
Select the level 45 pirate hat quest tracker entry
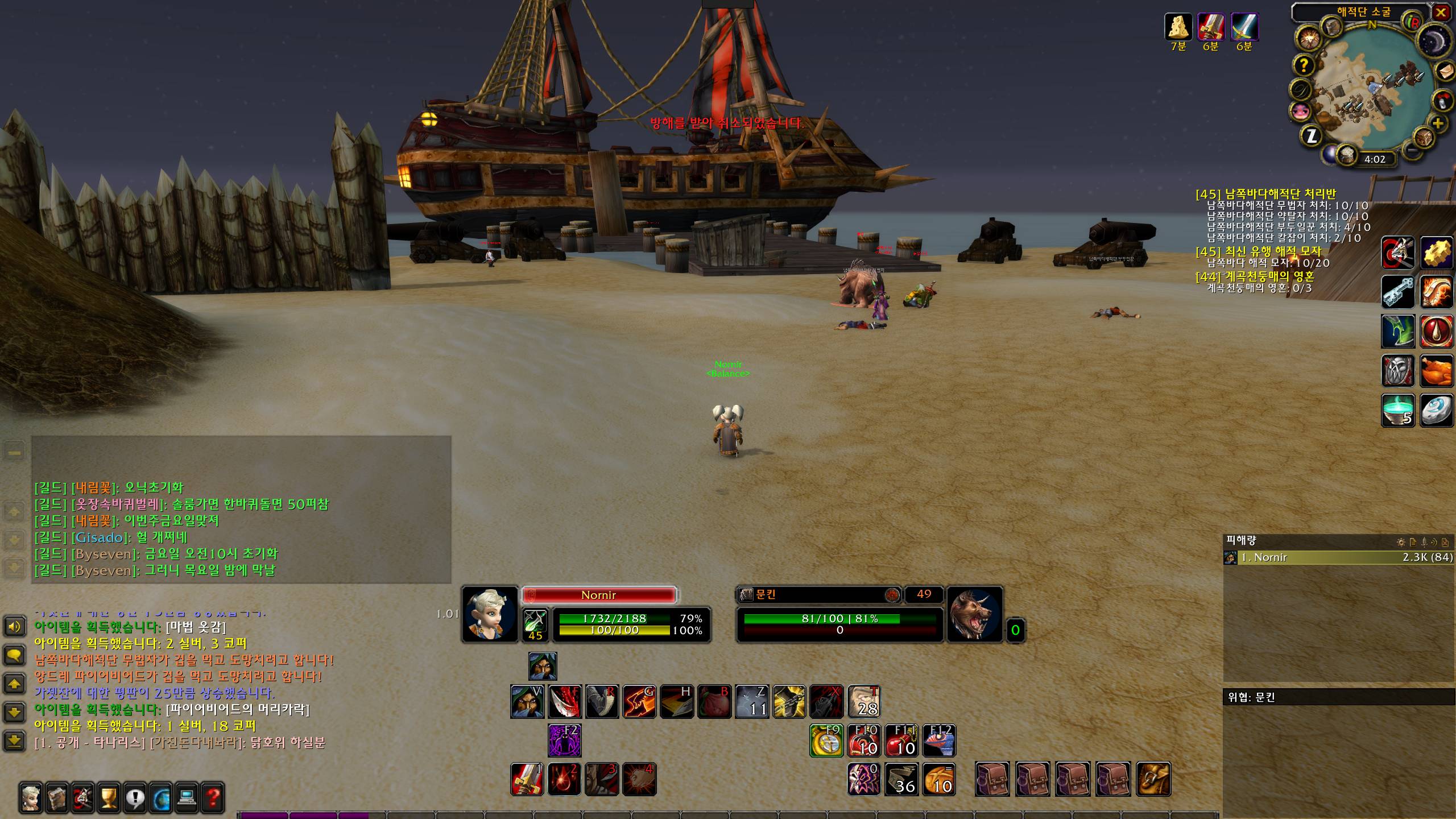point(1258,251)
